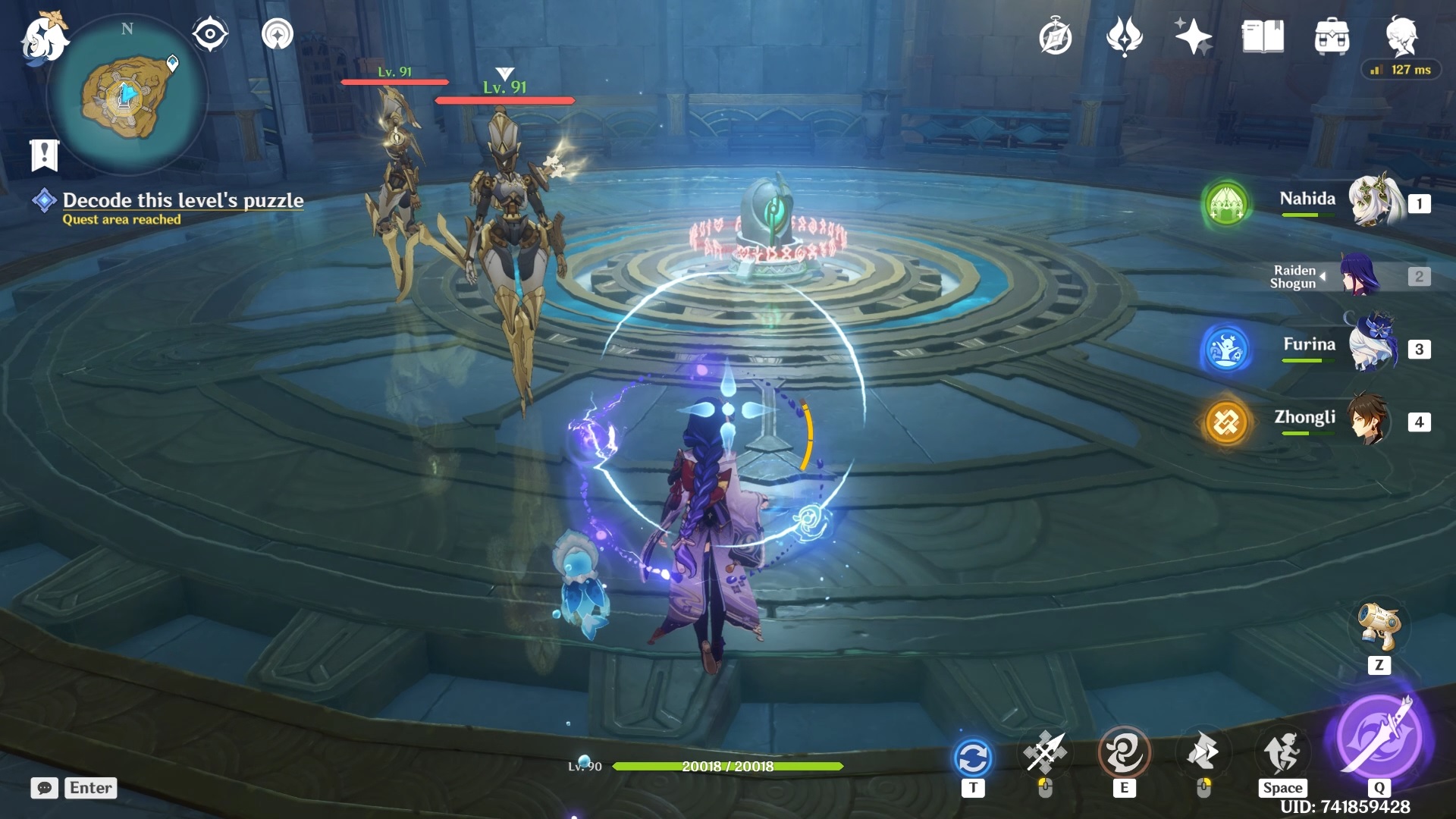Screen dimensions: 1456x819
Task: Activate the Elemental Skill swirl icon
Action: [x=1124, y=754]
